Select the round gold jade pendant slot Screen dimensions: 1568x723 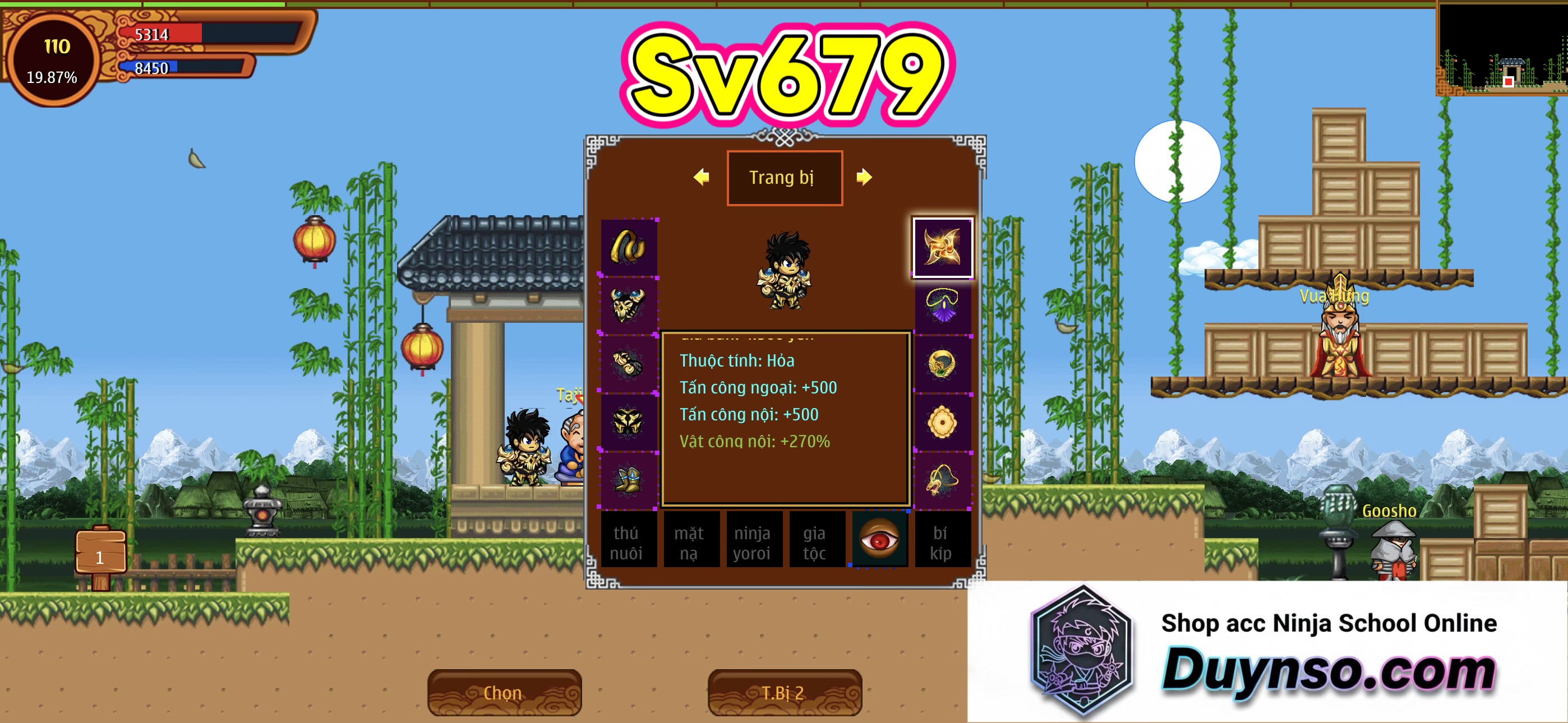pyautogui.click(x=942, y=421)
